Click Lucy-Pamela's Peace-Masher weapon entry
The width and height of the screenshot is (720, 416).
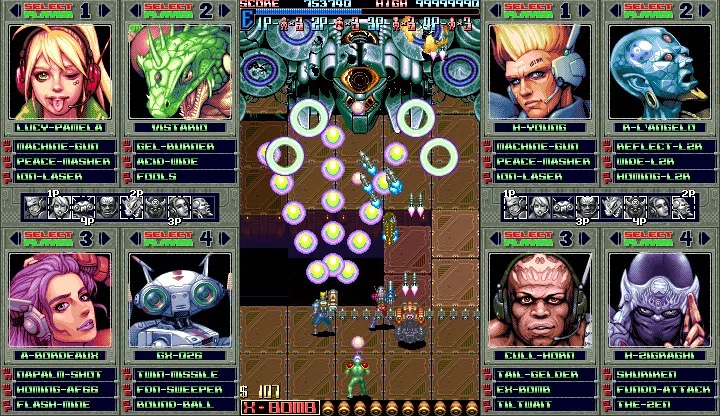point(59,161)
